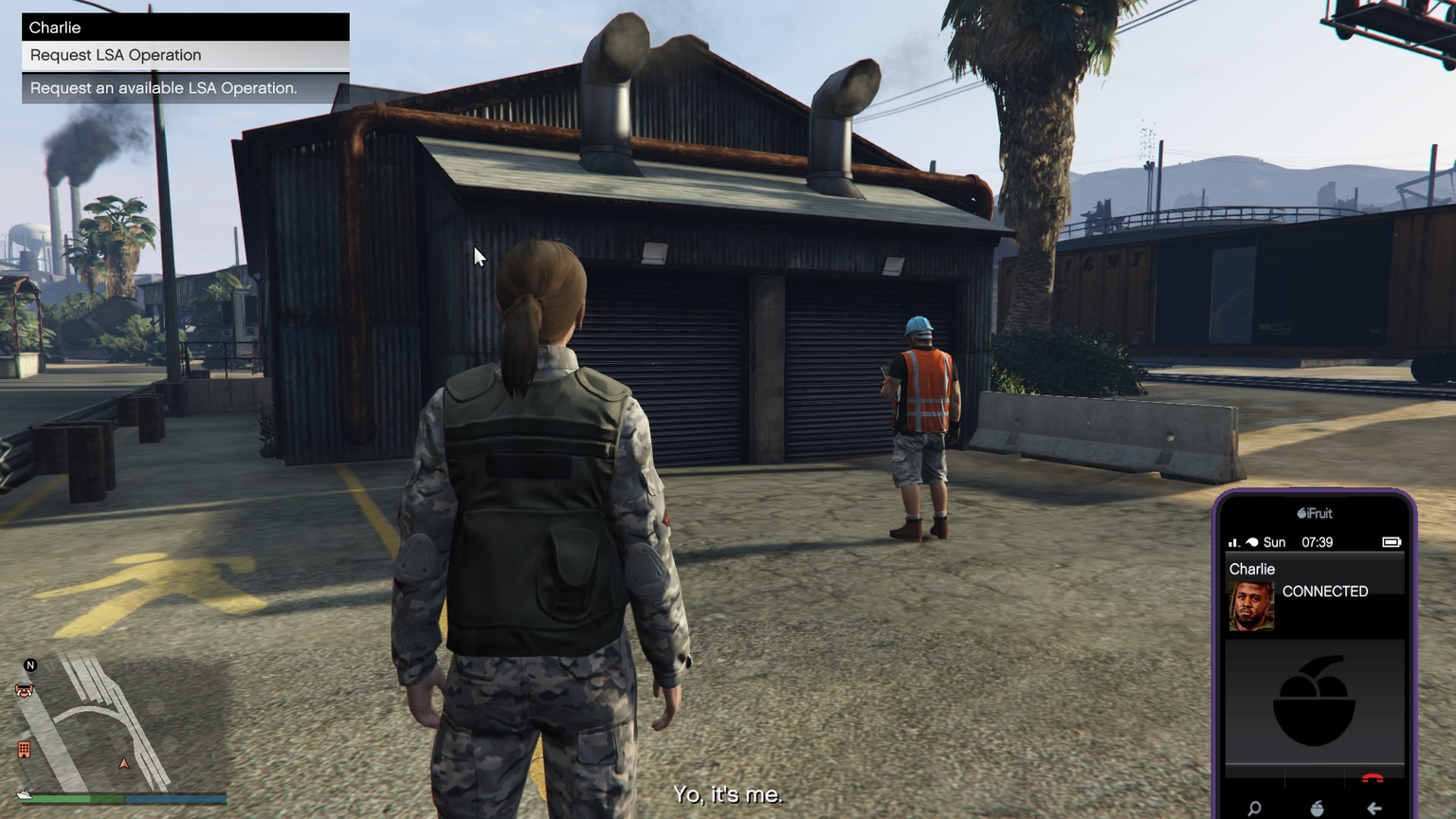Click the north indicator on the minimap
Viewport: 1456px width, 819px height.
(30, 665)
